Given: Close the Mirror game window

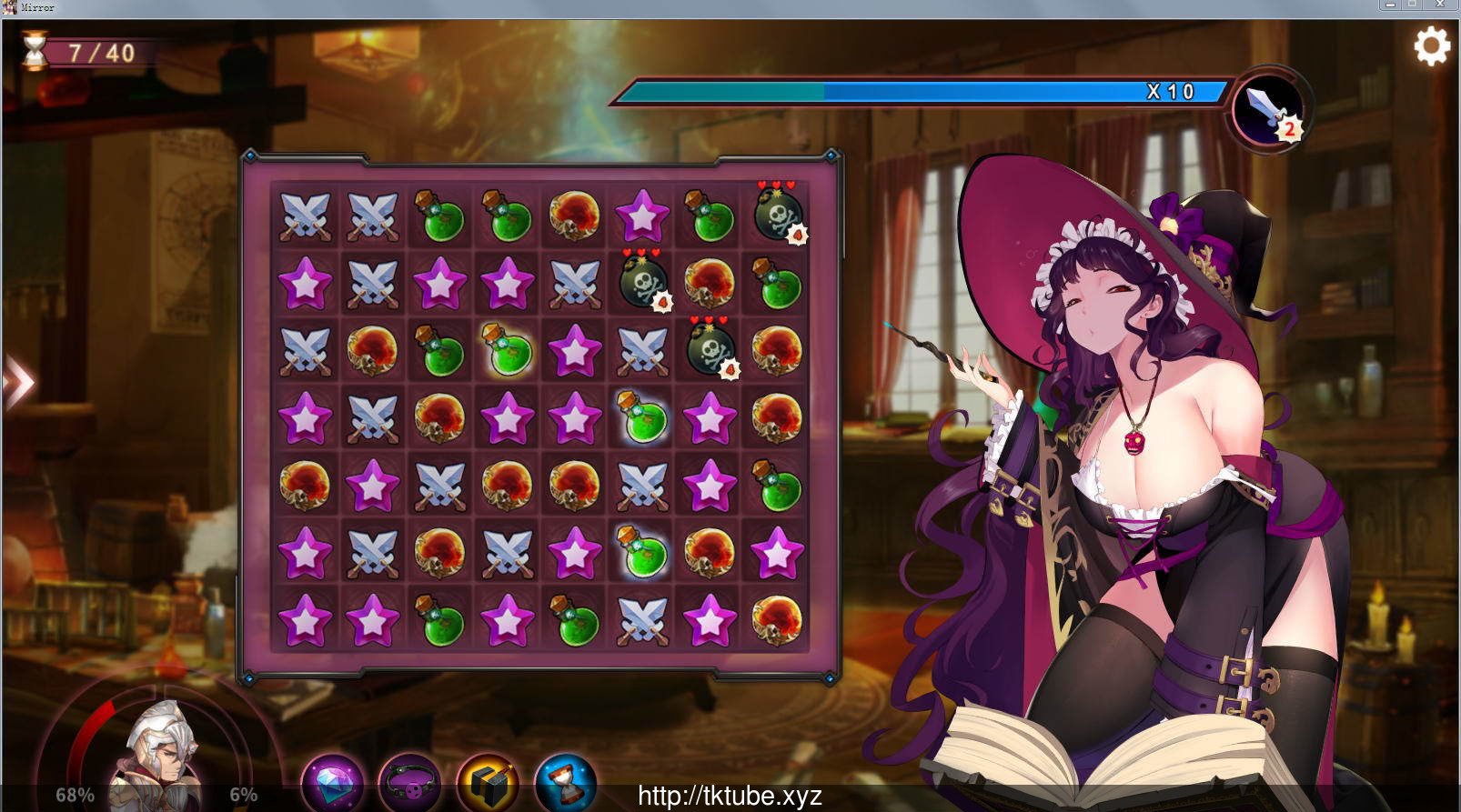Looking at the screenshot, I should tap(1440, 5).
